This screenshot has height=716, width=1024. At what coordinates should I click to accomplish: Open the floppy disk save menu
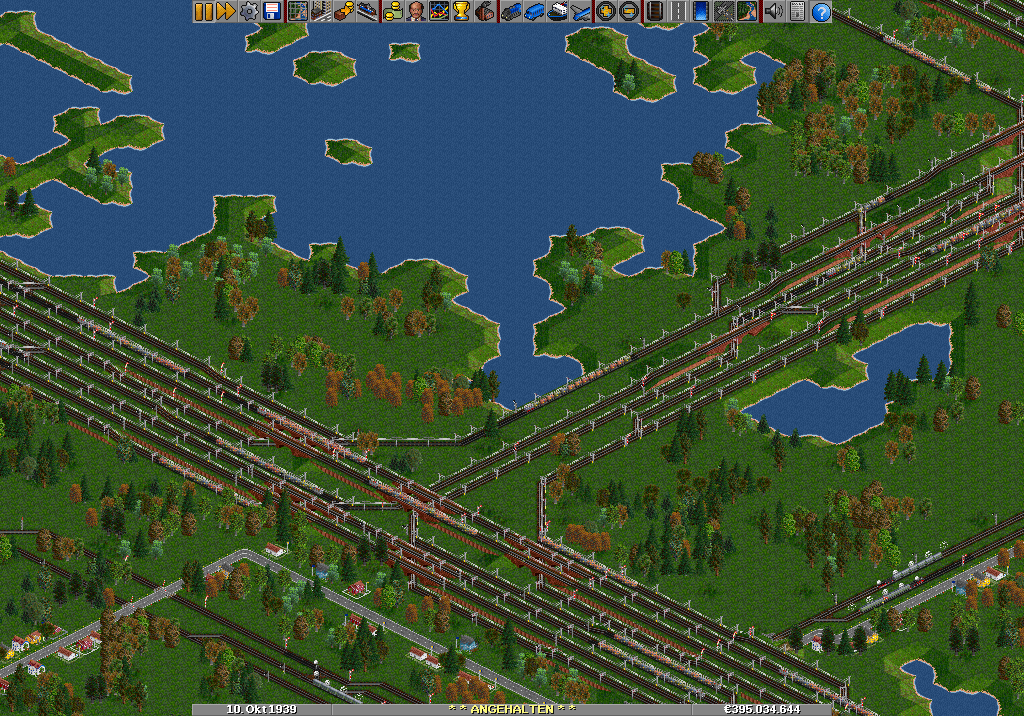(271, 11)
